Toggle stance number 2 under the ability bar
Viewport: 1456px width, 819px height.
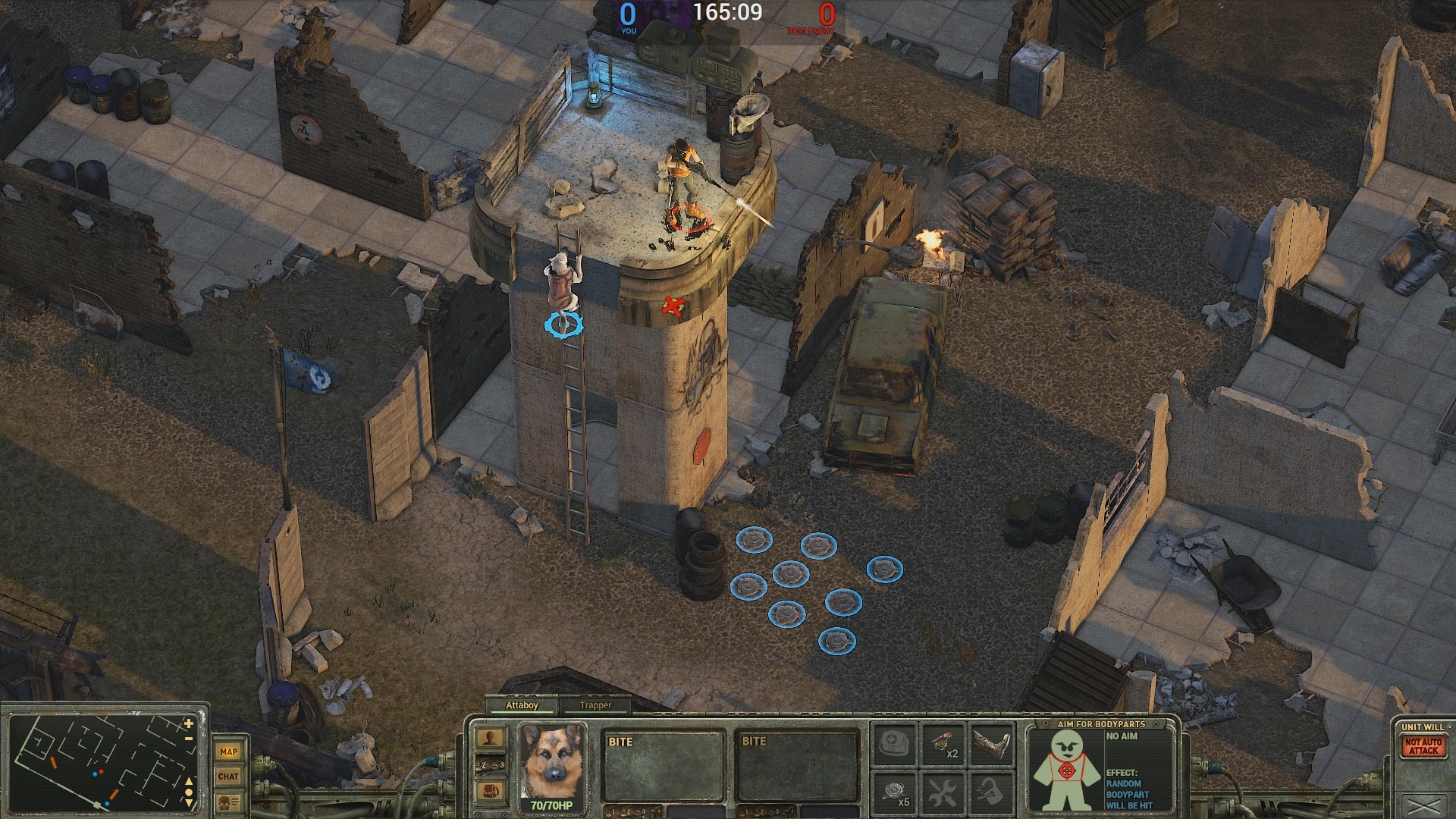[x=482, y=764]
